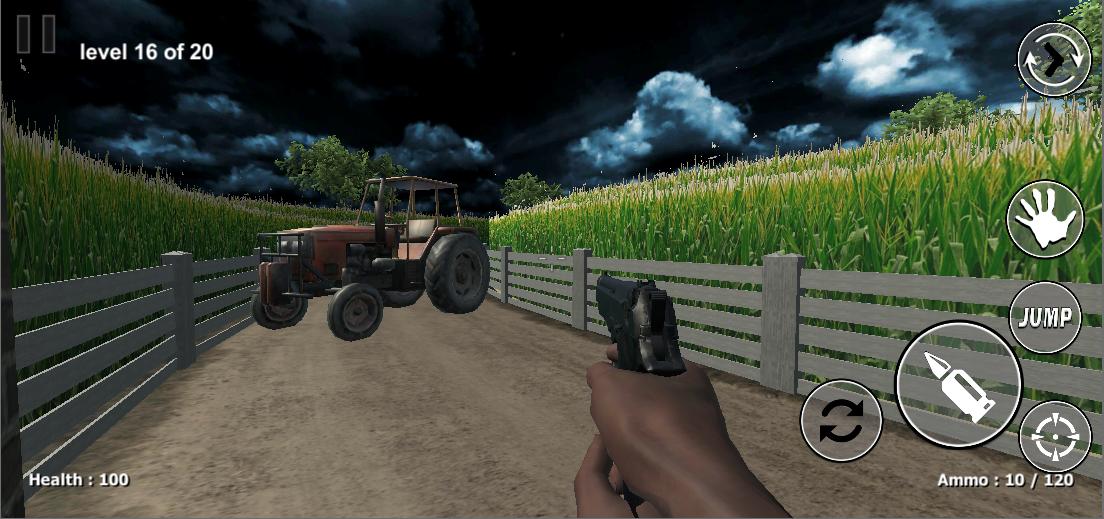Fire the pistol with the bullet button
This screenshot has height=519, width=1104.
click(x=958, y=384)
